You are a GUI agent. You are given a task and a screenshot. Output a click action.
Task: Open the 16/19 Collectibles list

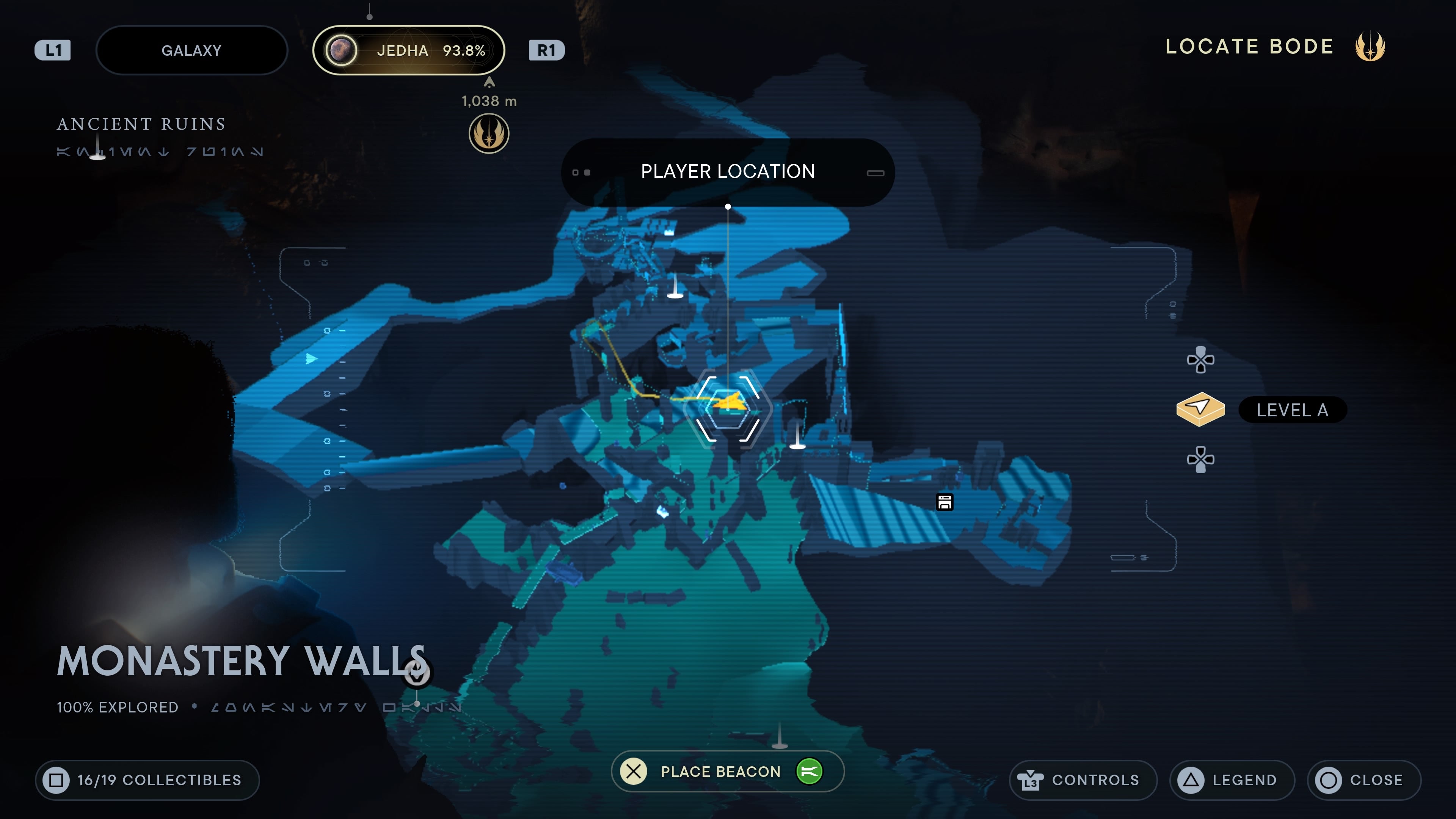click(147, 780)
